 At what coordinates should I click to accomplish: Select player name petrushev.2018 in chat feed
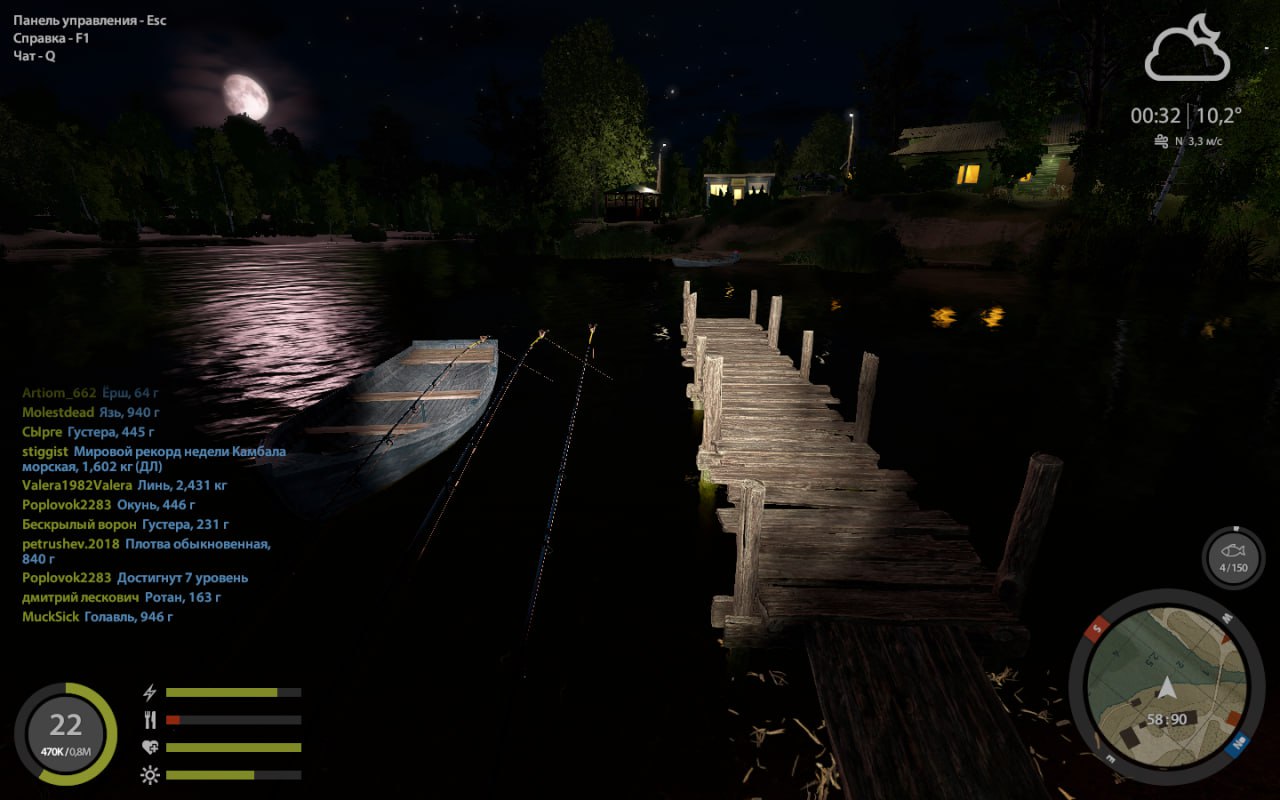click(x=70, y=544)
